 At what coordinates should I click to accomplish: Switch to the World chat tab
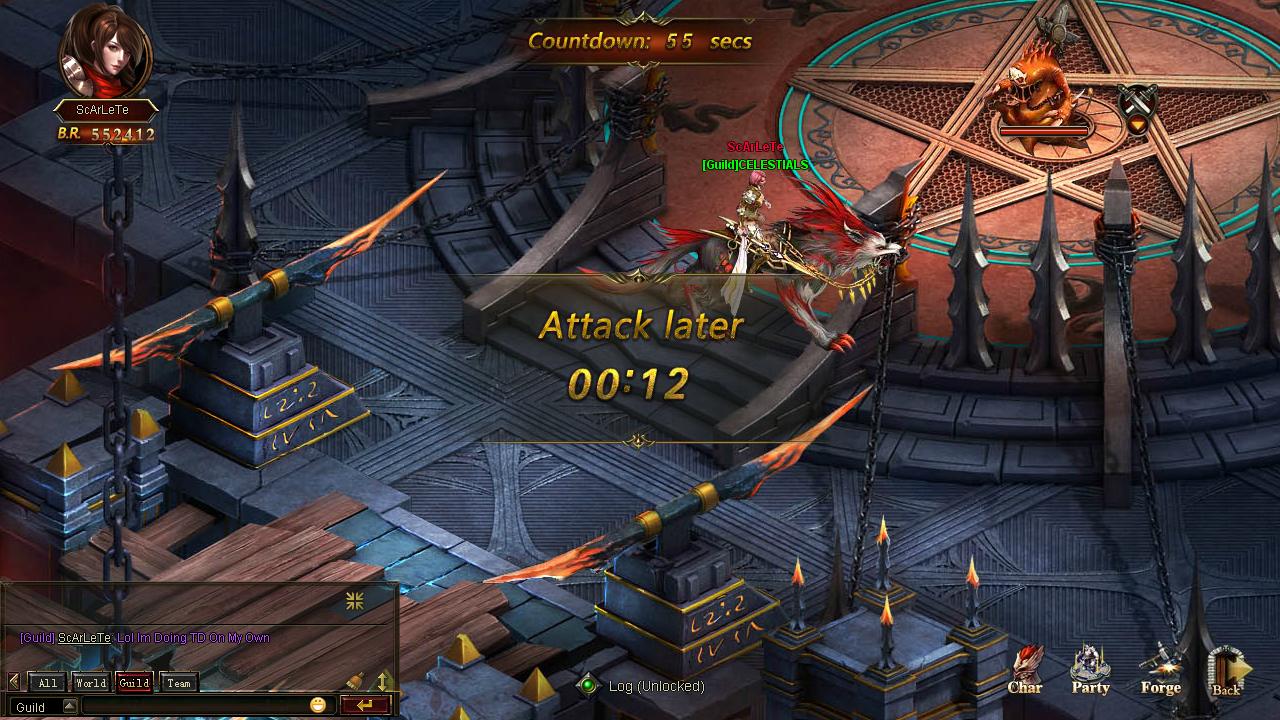click(90, 683)
